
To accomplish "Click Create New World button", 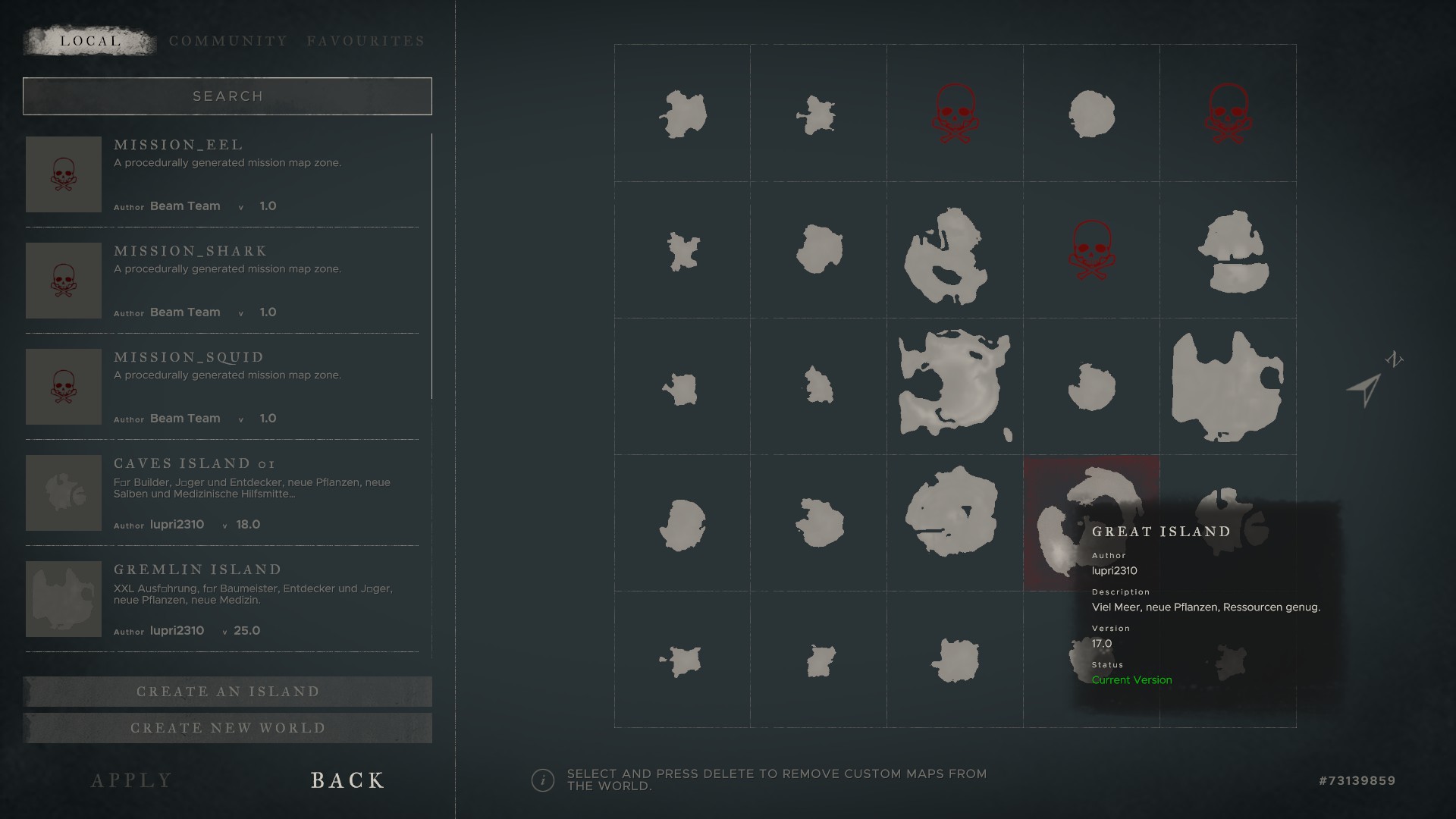I will click(227, 728).
